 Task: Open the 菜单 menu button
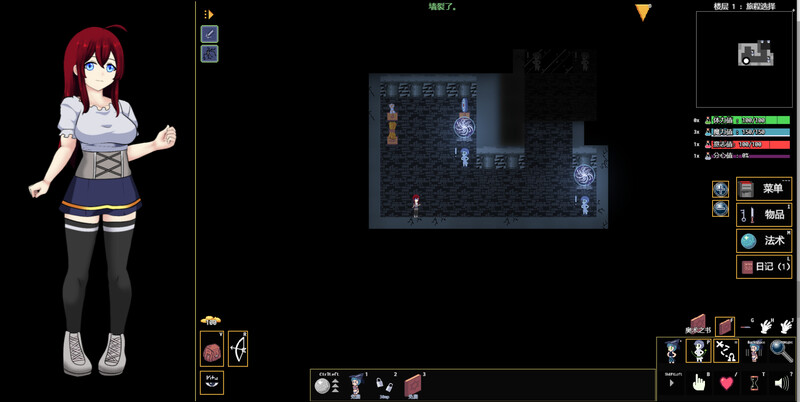(x=763, y=189)
